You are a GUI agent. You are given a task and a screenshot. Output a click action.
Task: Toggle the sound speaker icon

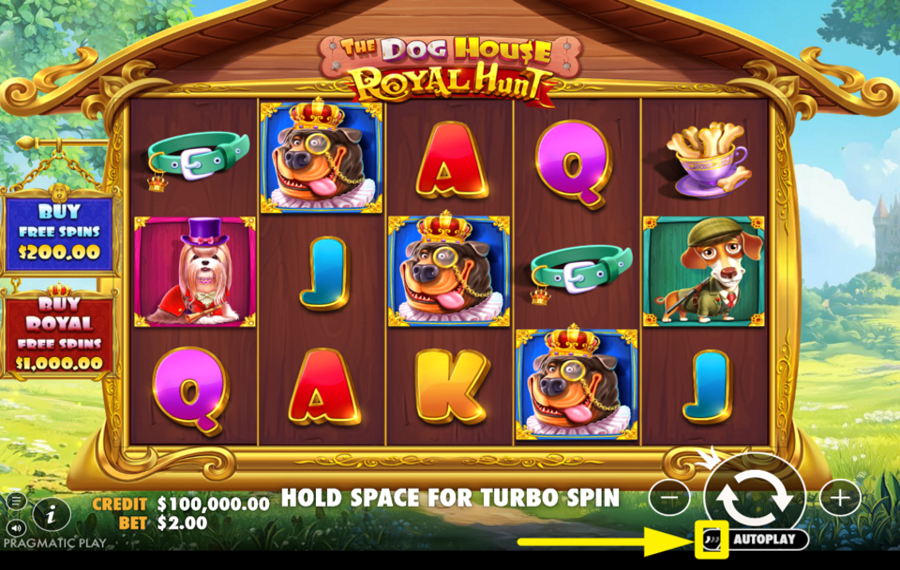click(x=16, y=526)
